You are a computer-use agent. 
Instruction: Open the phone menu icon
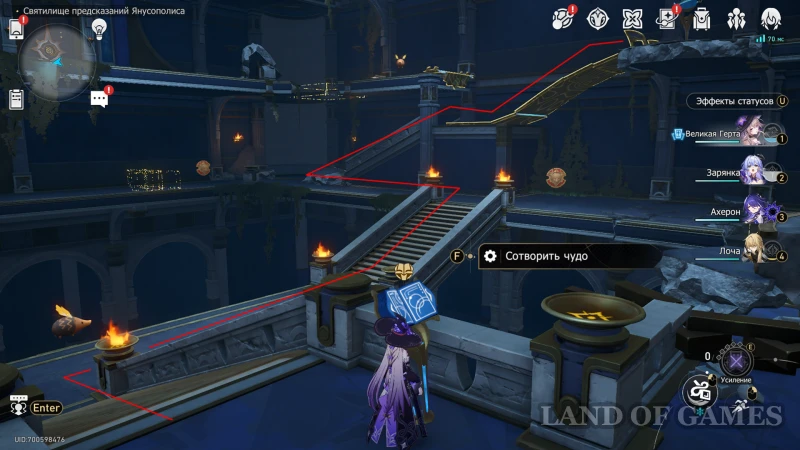click(16, 29)
